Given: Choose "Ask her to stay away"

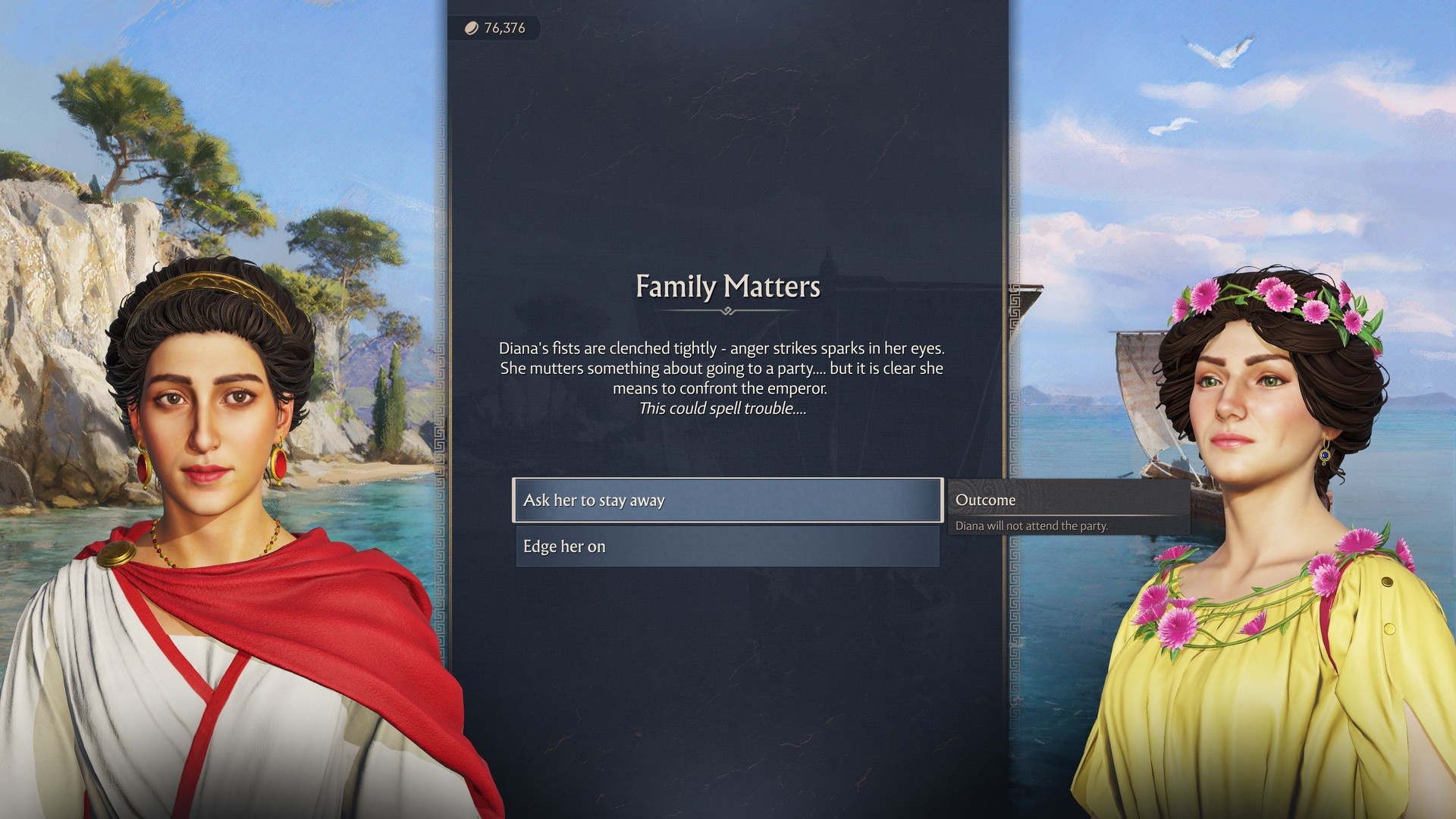Looking at the screenshot, I should 727,500.
